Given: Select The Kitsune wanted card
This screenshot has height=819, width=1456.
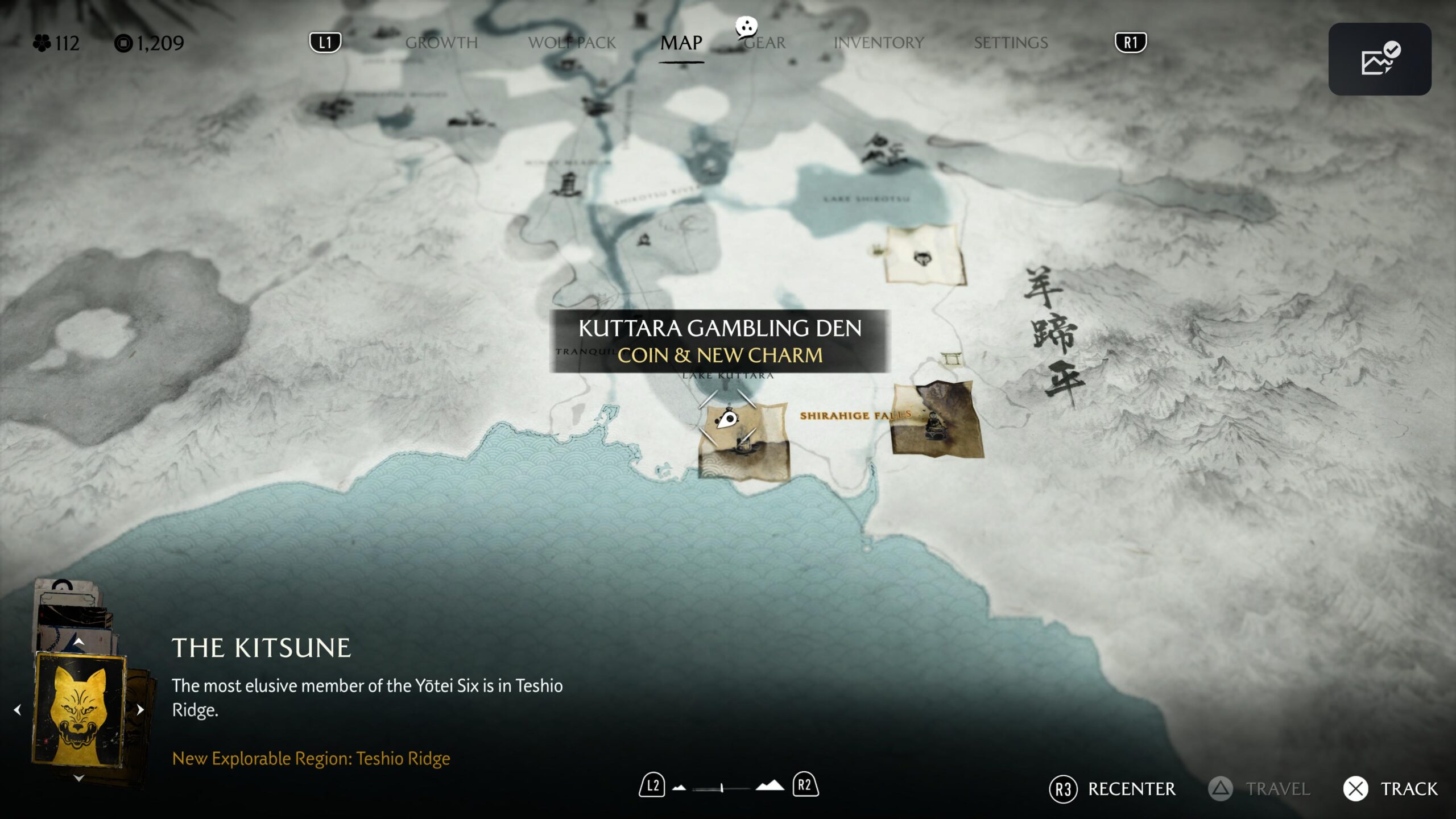Looking at the screenshot, I should (79, 709).
